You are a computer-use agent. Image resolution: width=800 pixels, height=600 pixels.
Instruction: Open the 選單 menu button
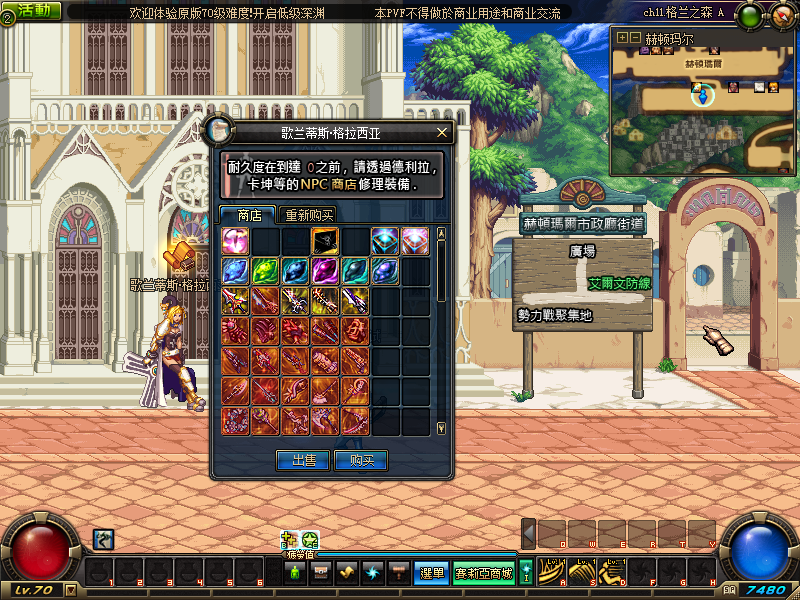coord(431,573)
